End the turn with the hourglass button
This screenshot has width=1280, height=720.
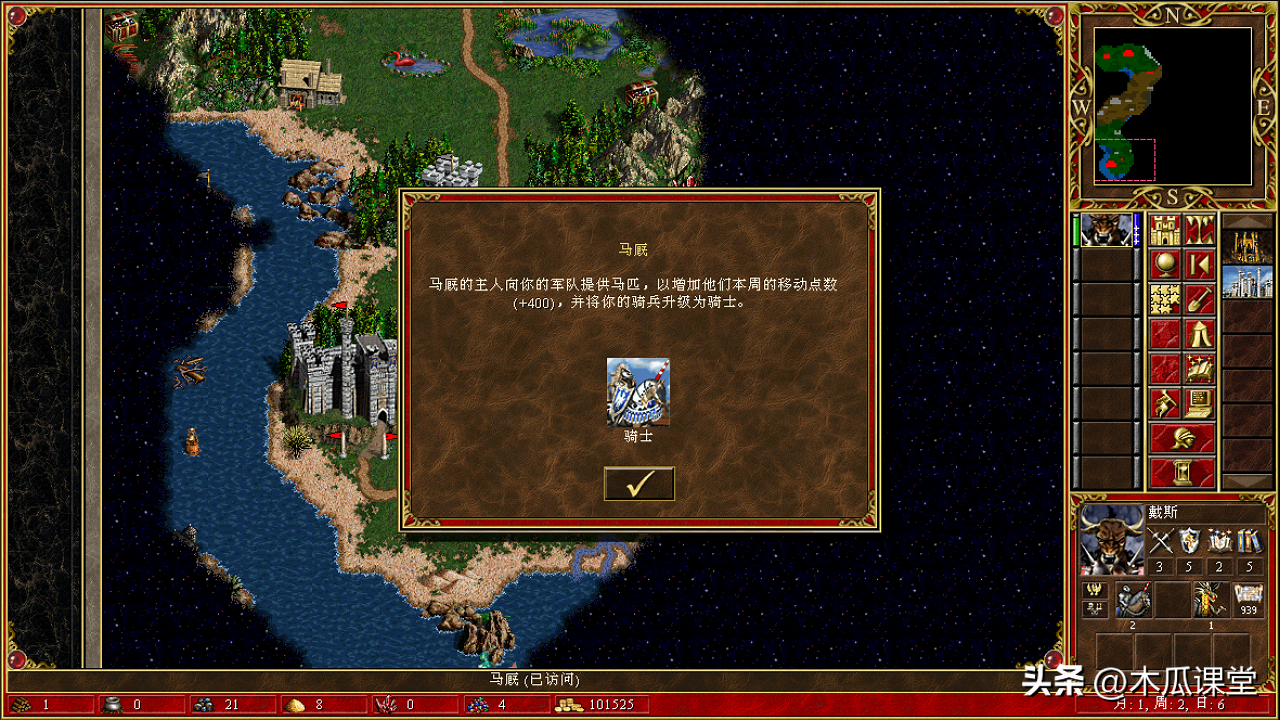(x=1182, y=472)
